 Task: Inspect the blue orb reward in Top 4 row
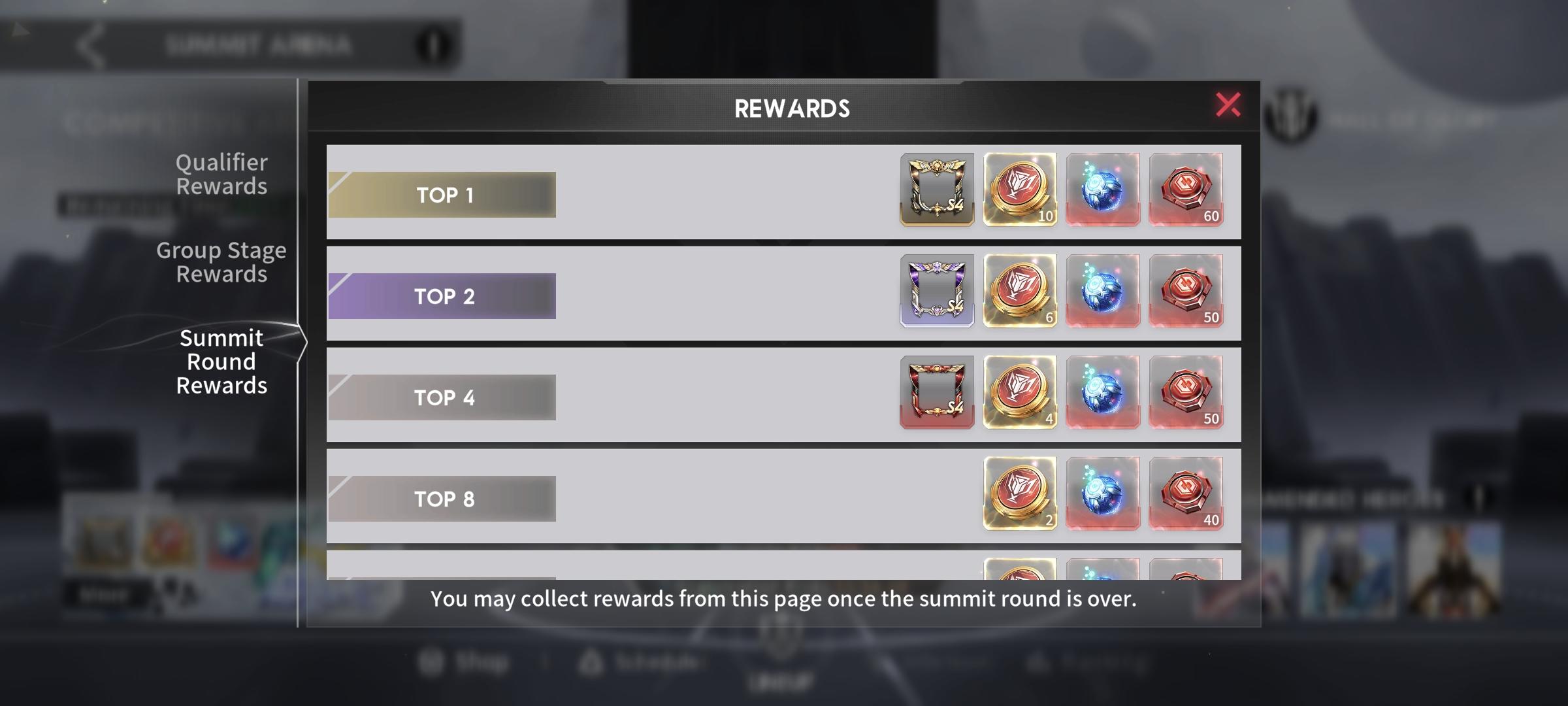pyautogui.click(x=1103, y=393)
